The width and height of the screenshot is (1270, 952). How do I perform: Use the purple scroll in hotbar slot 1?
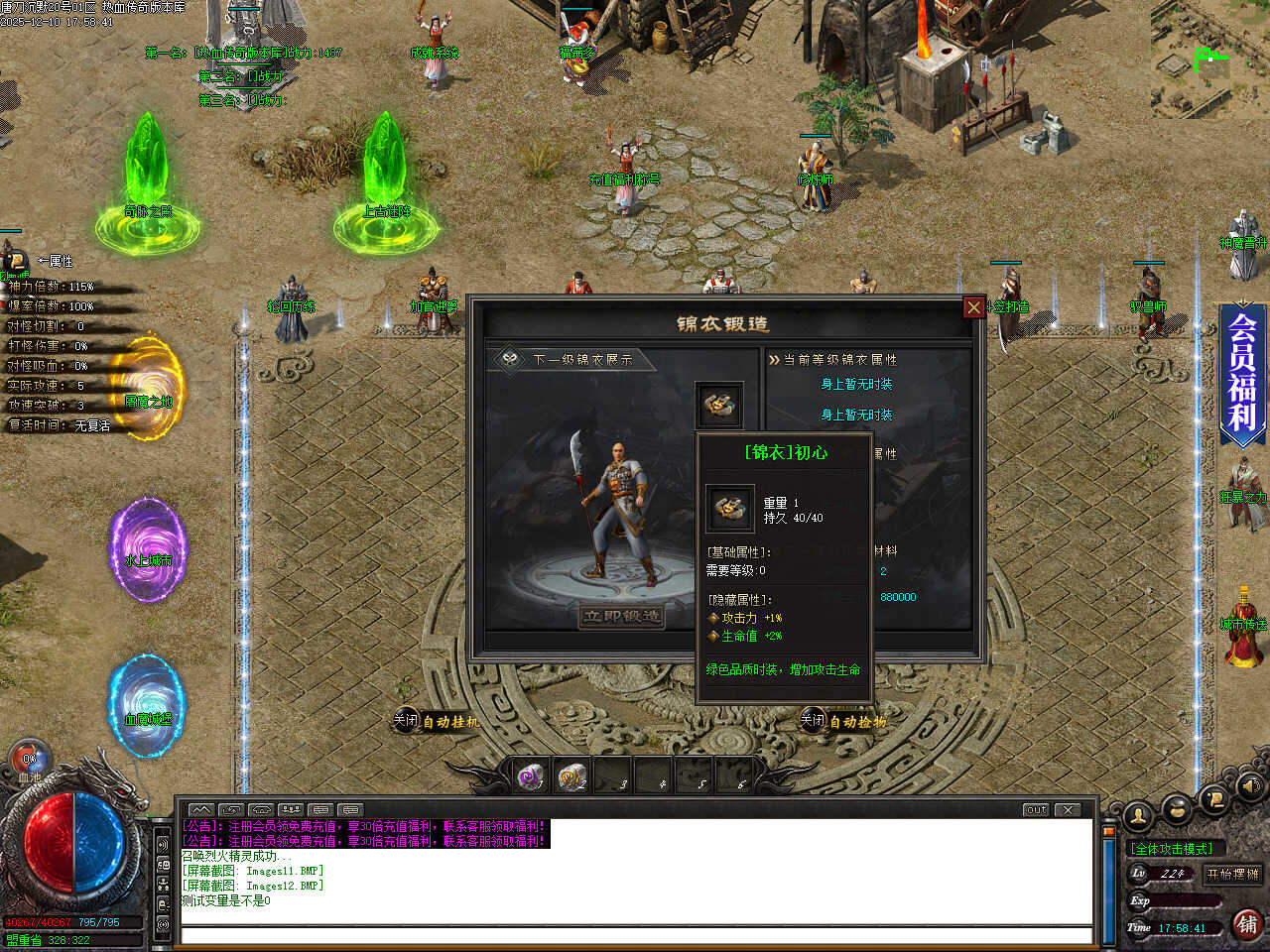click(x=532, y=776)
